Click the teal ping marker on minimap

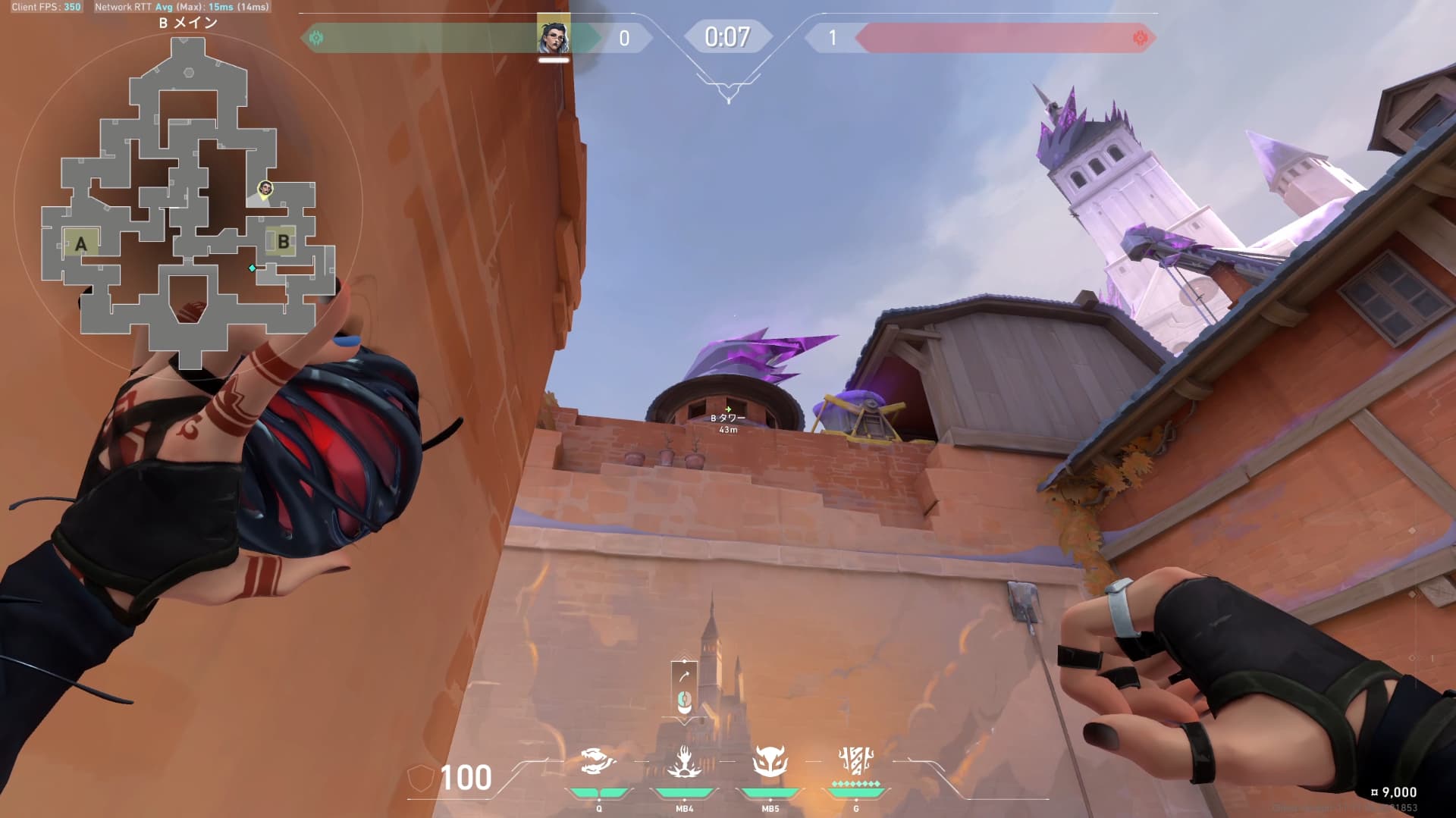(x=253, y=268)
